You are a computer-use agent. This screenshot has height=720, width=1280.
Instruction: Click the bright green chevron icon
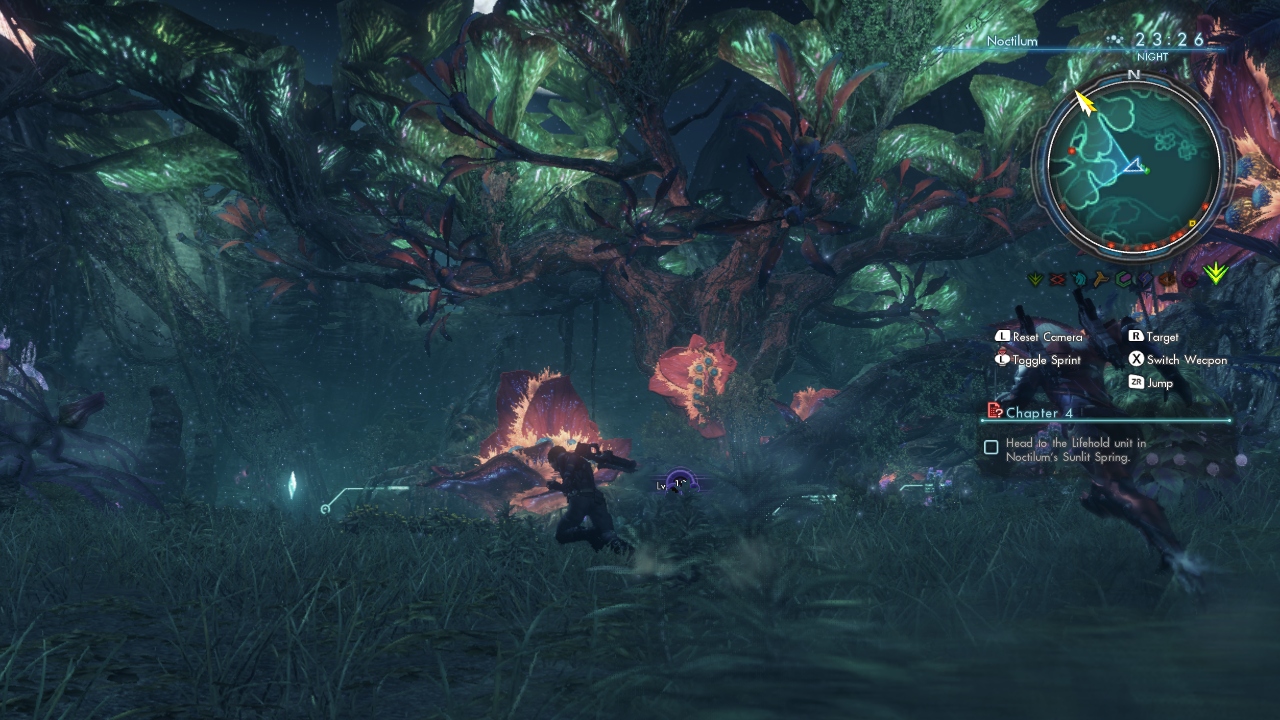pos(1216,273)
